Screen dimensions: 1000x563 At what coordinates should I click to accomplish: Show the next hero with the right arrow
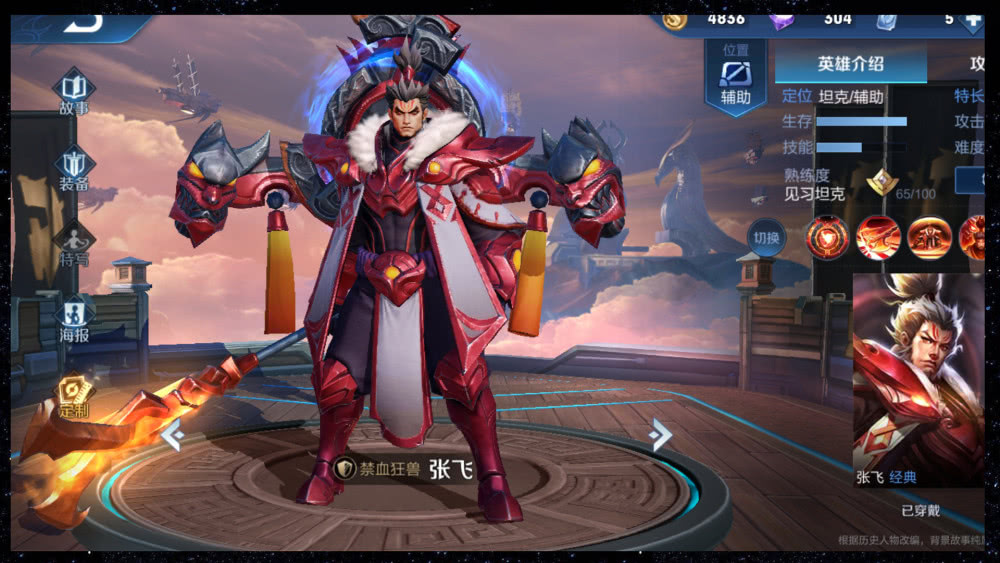pos(659,434)
